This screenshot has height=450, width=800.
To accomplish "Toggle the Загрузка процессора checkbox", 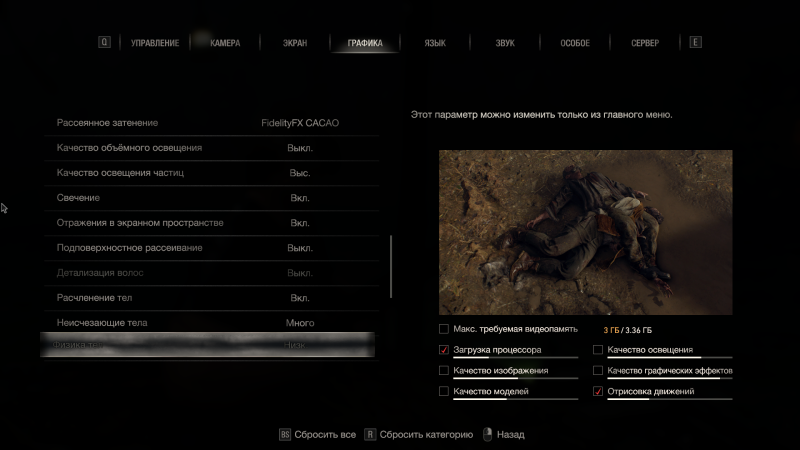I will pos(444,350).
